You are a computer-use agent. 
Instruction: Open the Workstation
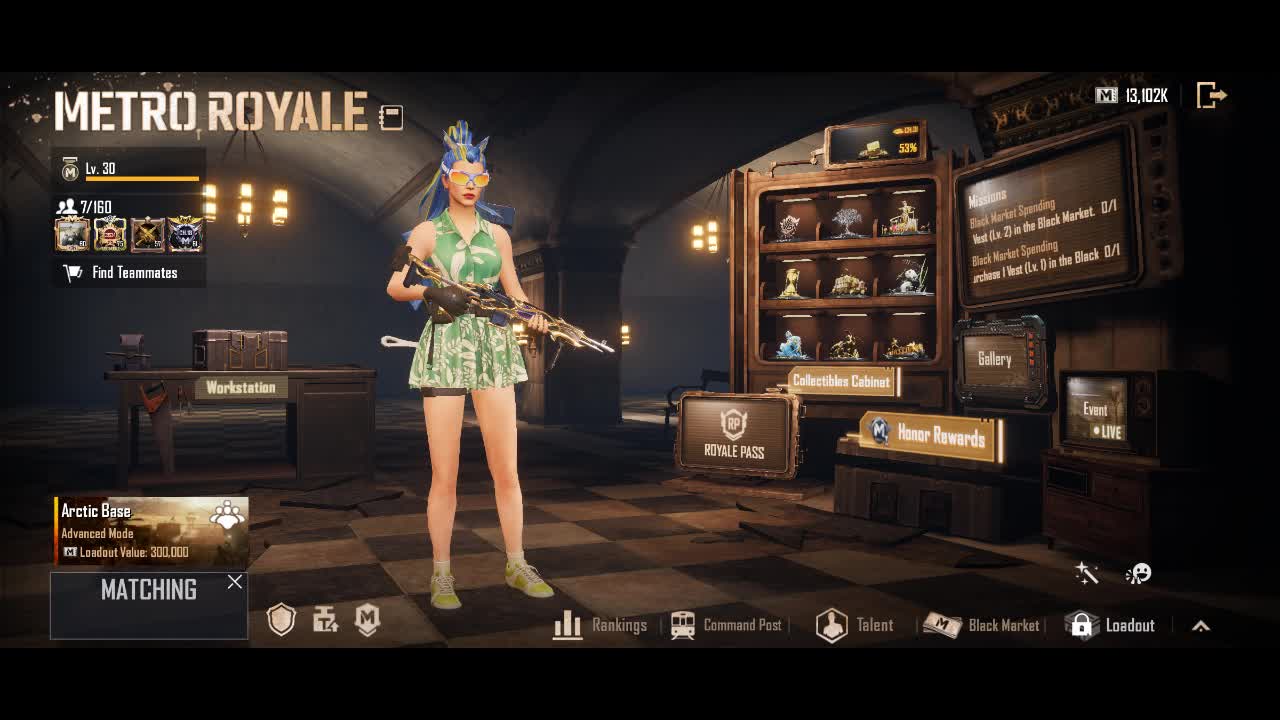240,387
